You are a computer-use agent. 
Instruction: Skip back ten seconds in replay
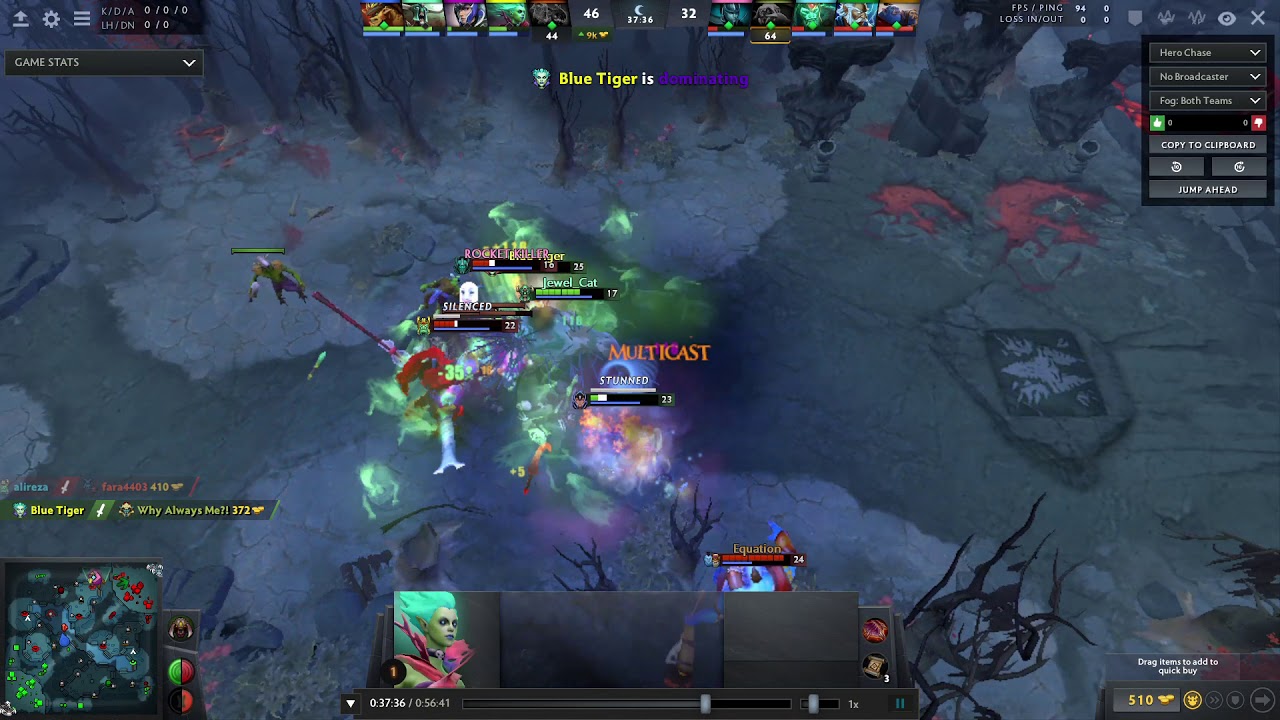tap(1176, 167)
